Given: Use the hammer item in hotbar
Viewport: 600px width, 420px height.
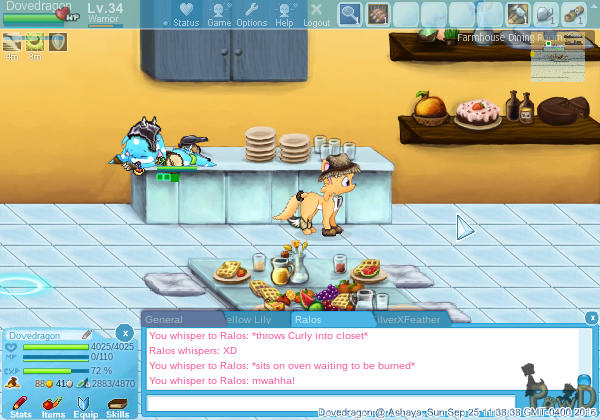Looking at the screenshot, I should click(518, 14).
